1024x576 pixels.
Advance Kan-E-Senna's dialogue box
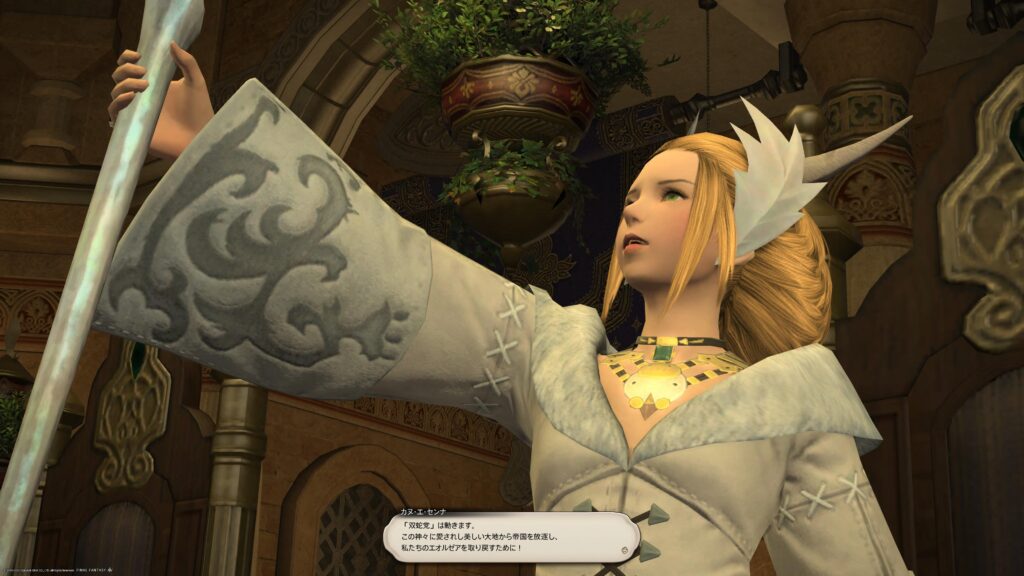pos(510,538)
